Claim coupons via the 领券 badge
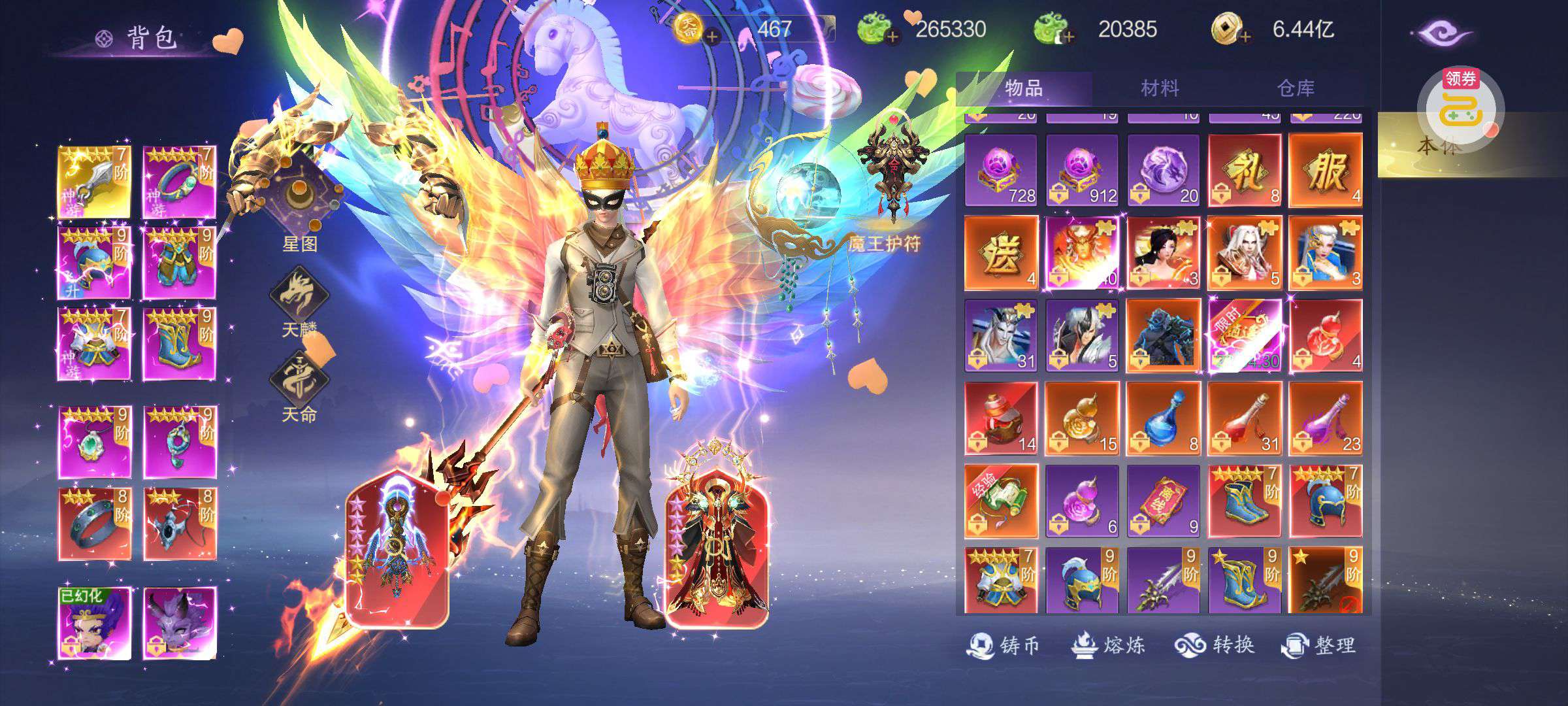 (1460, 105)
